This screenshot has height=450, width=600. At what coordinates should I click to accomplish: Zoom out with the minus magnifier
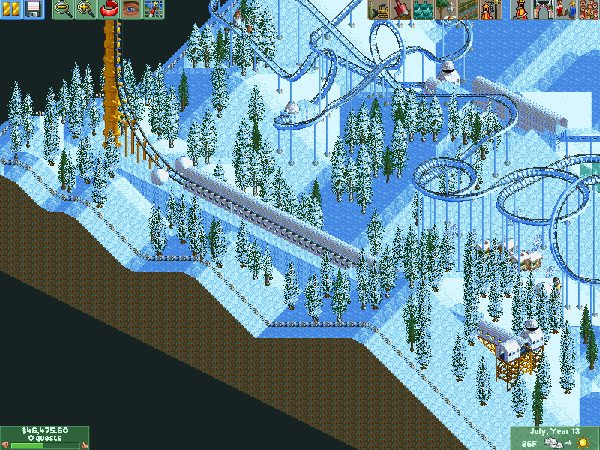coord(62,9)
